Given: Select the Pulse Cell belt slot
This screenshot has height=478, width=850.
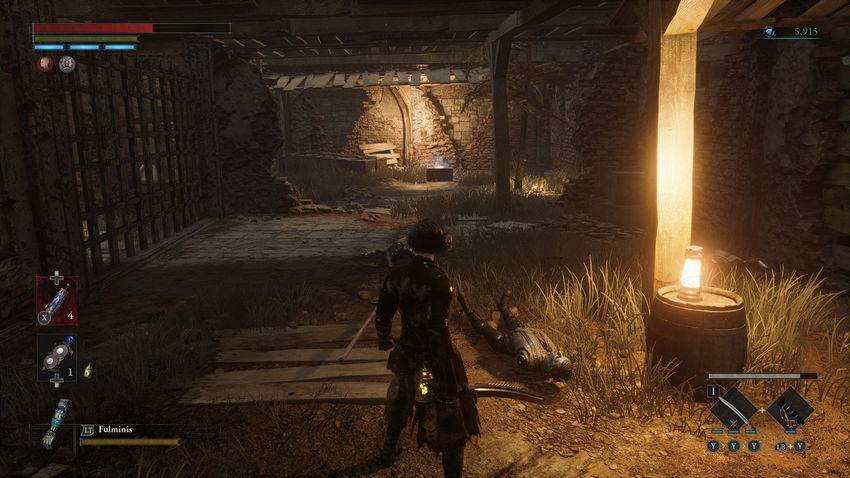Looking at the screenshot, I should [x=56, y=299].
